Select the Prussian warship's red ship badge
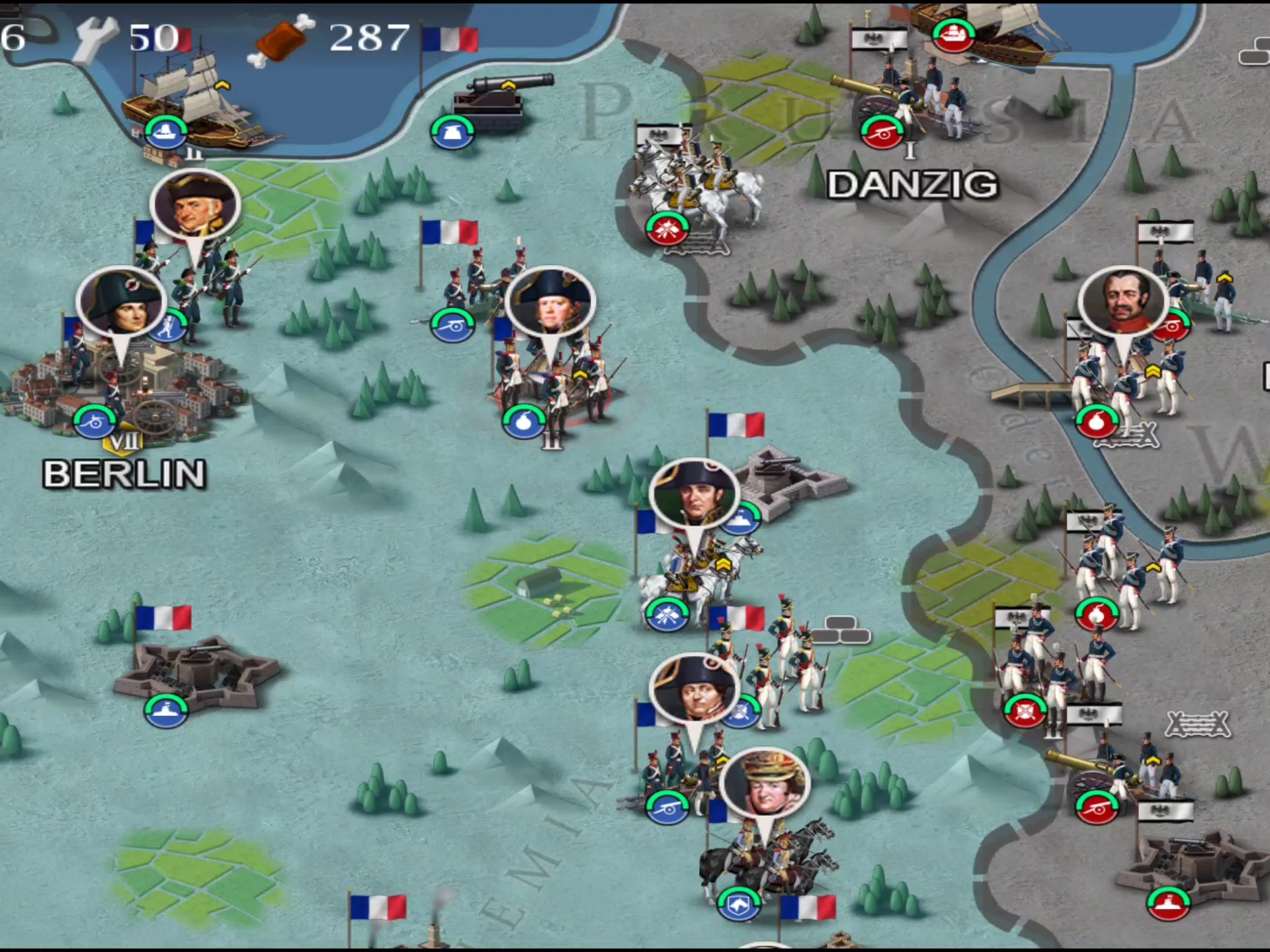The height and width of the screenshot is (952, 1270). point(953,36)
